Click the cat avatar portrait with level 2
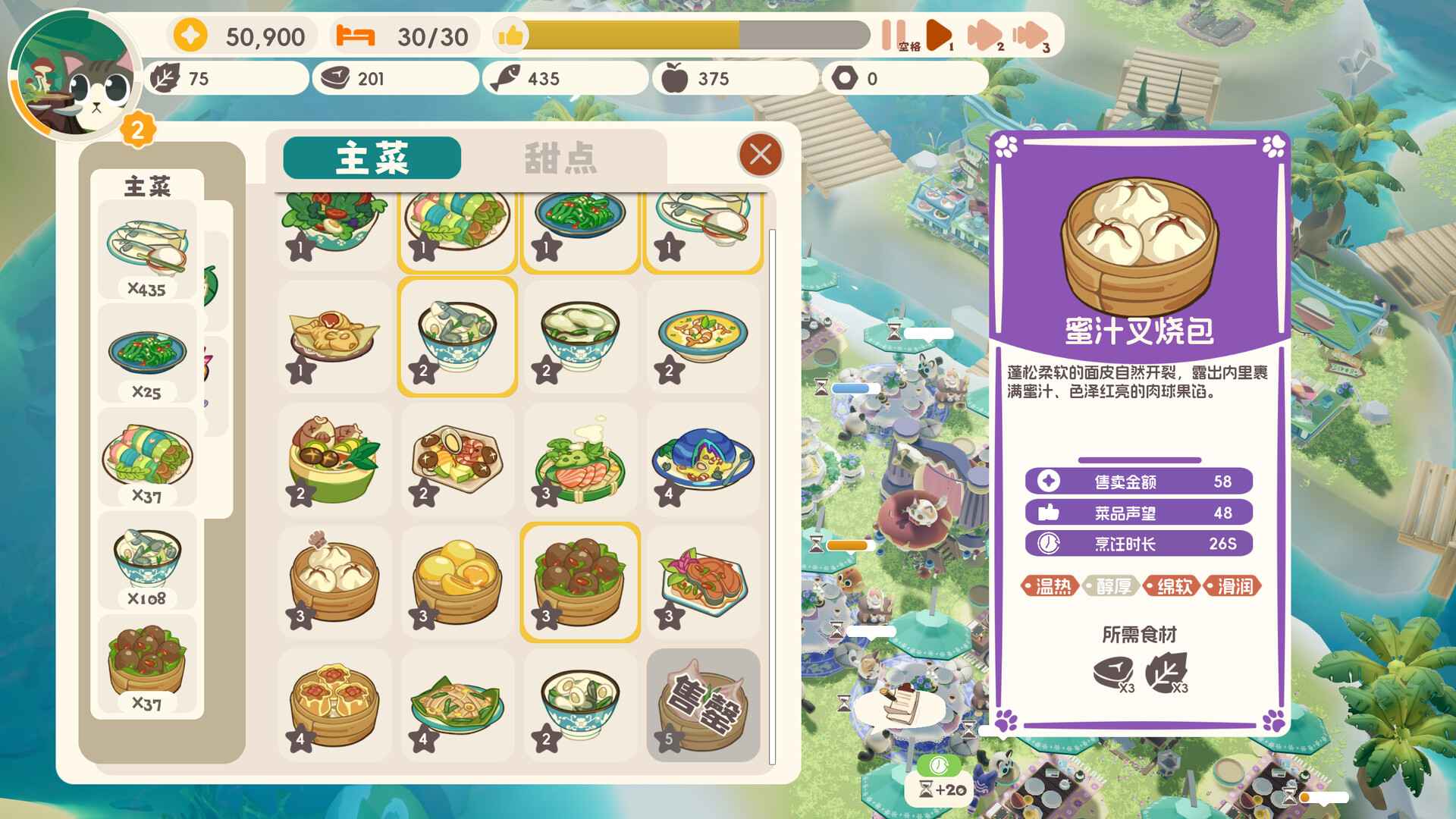 coord(72,72)
